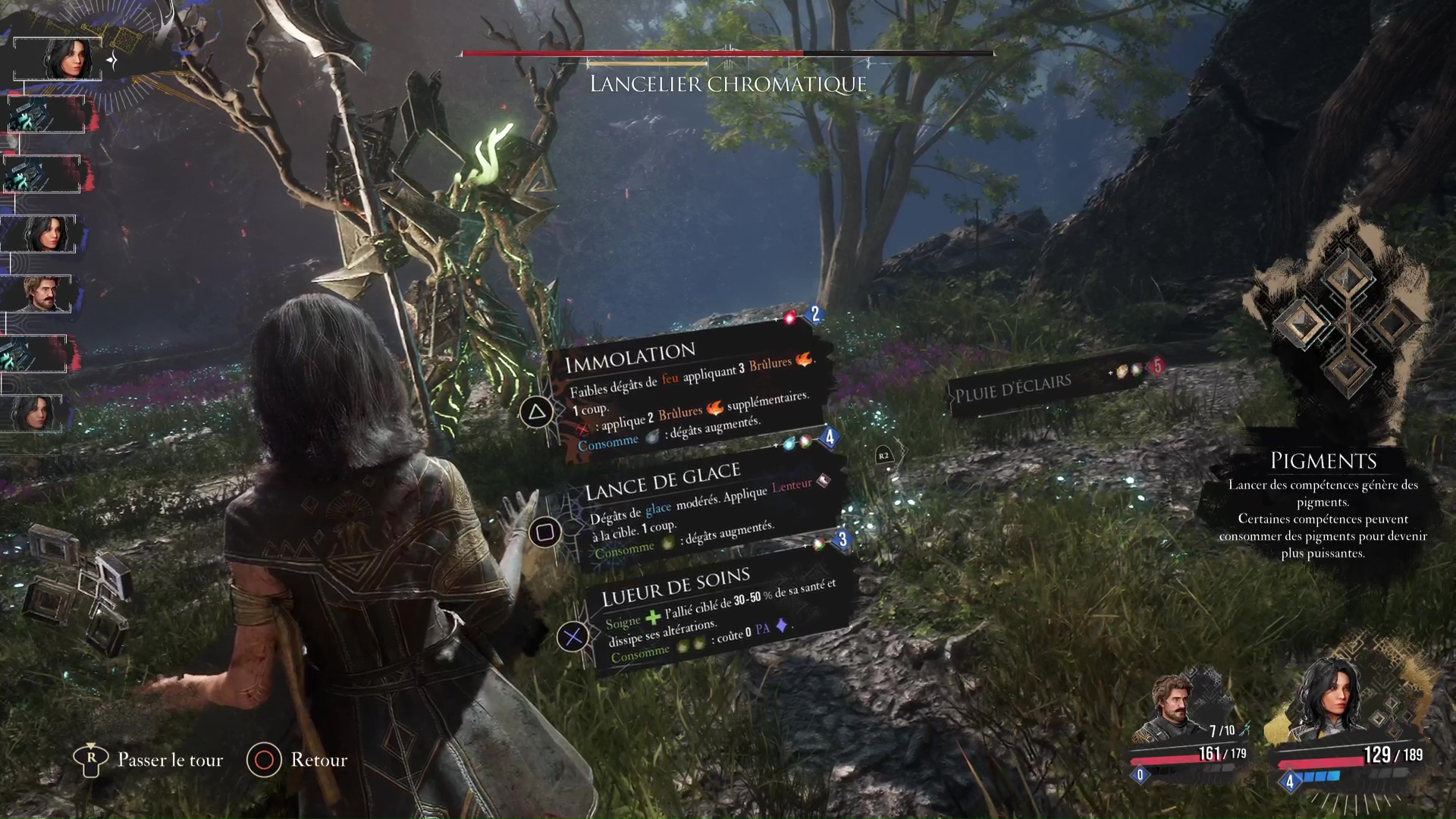The height and width of the screenshot is (819, 1456).
Task: Click the bearded man in turn order
Action: click(42, 293)
